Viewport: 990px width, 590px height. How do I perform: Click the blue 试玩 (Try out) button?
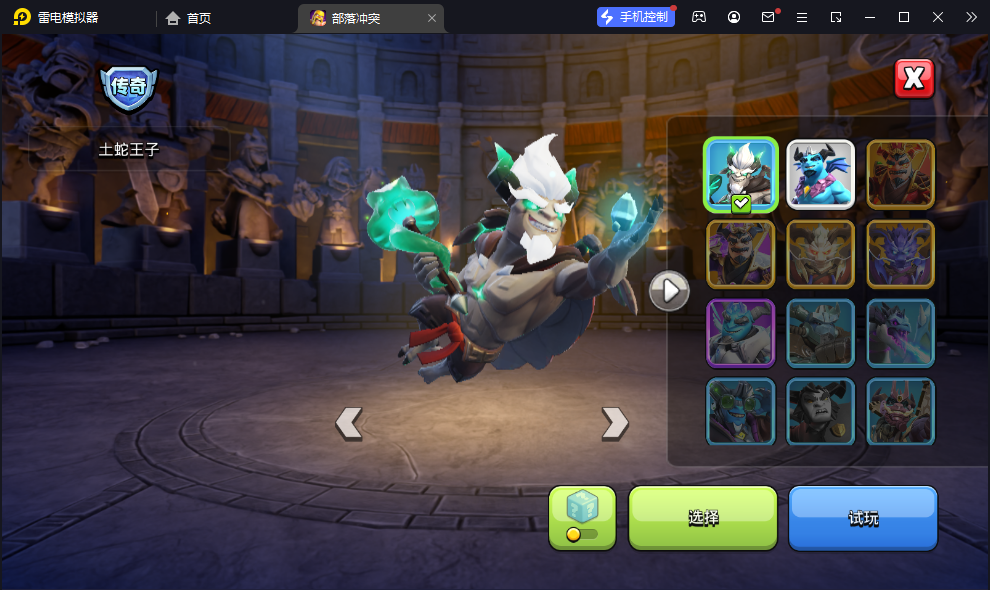tap(863, 517)
